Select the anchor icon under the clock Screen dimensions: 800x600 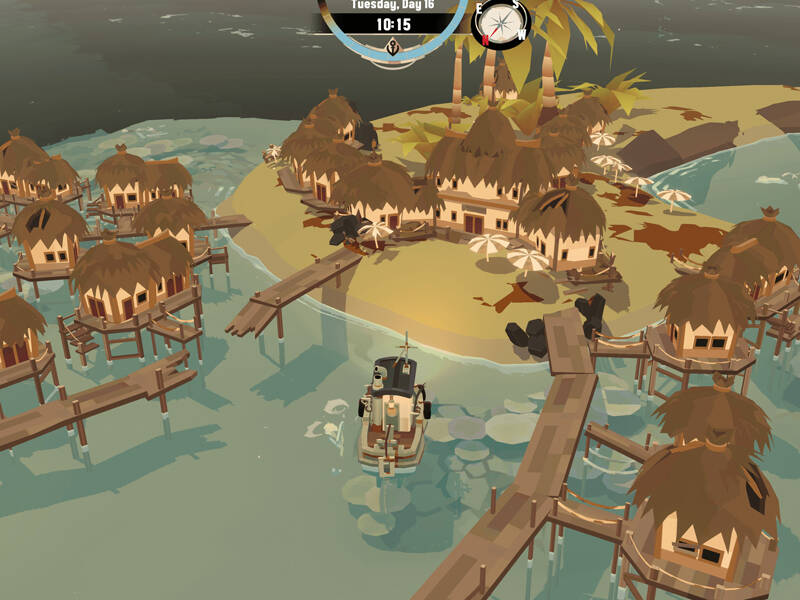393,45
